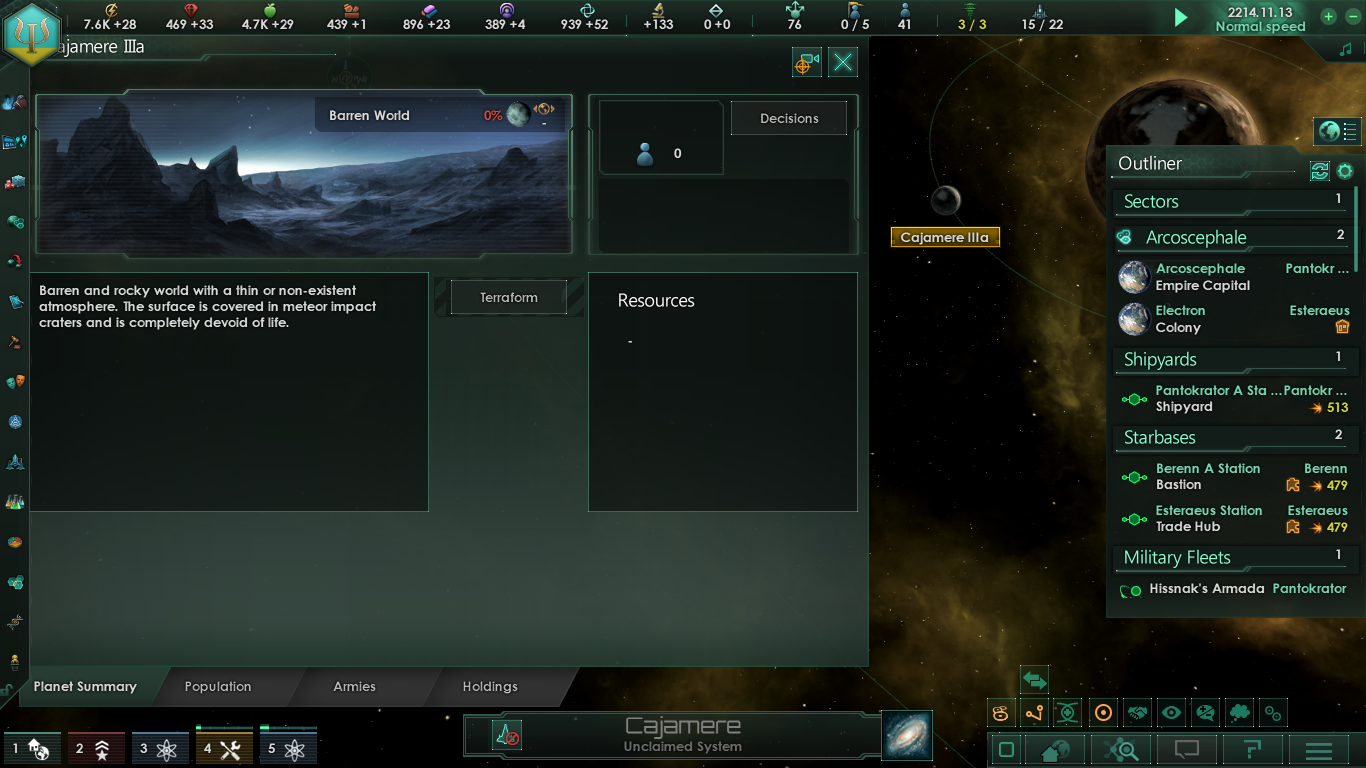Image resolution: width=1366 pixels, height=768 pixels.
Task: Toggle the sensor range eye map mode
Action: pyautogui.click(x=1171, y=713)
